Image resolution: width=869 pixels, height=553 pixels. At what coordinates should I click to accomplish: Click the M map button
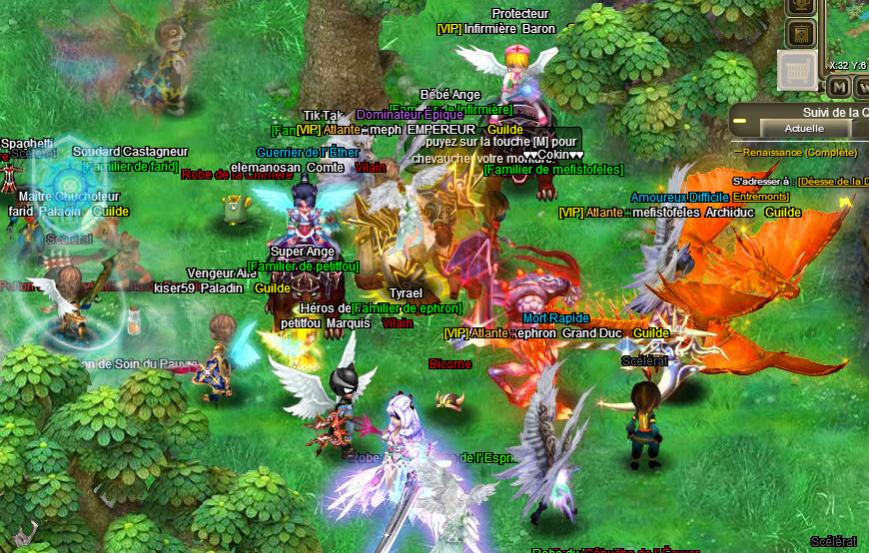tap(839, 88)
